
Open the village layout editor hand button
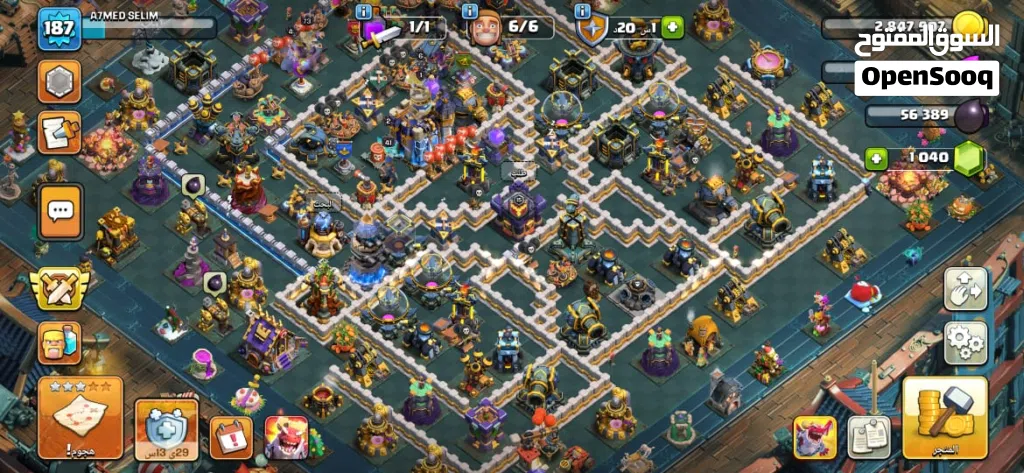965,290
